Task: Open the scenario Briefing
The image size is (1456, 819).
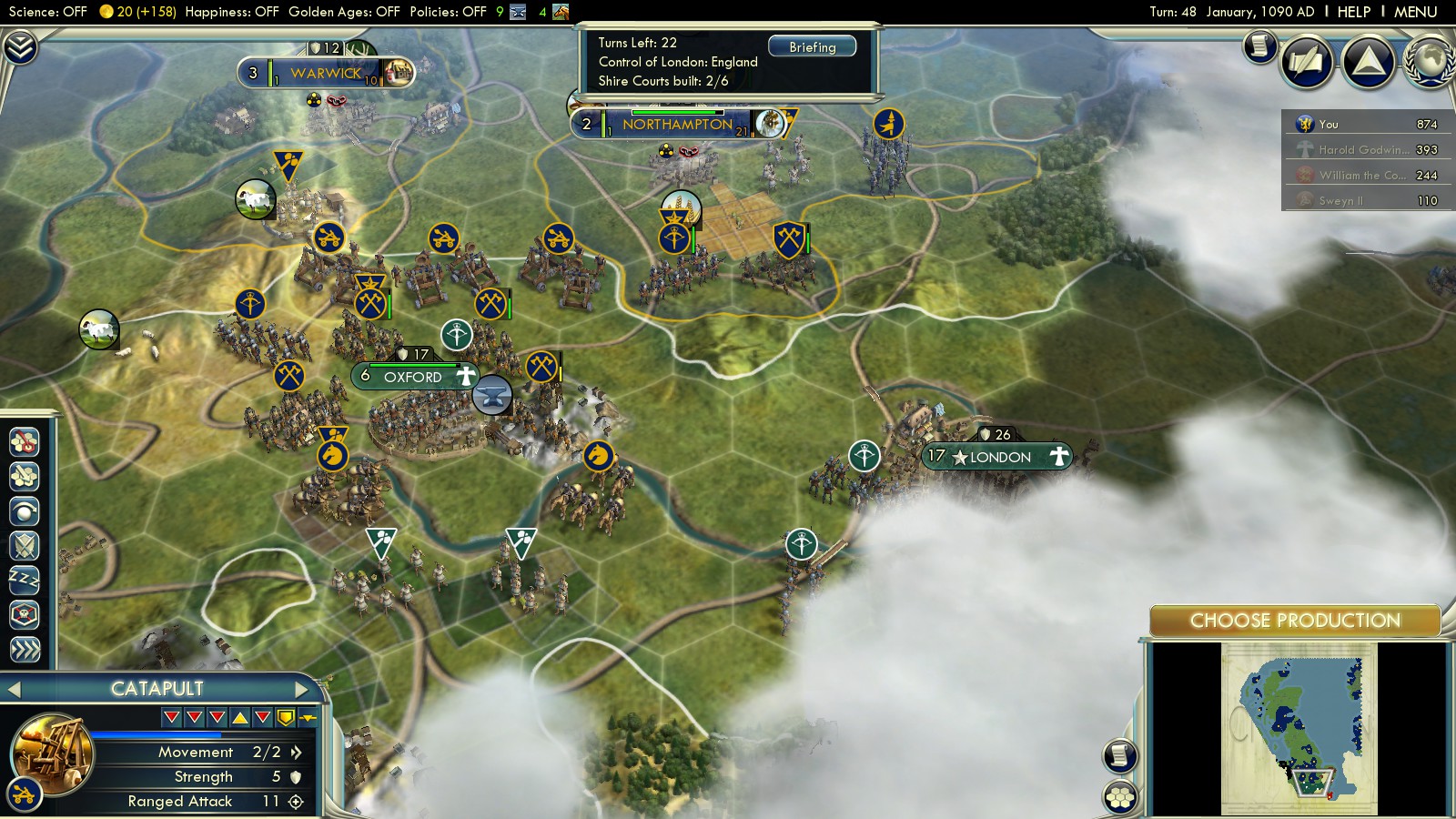Action: click(x=812, y=46)
